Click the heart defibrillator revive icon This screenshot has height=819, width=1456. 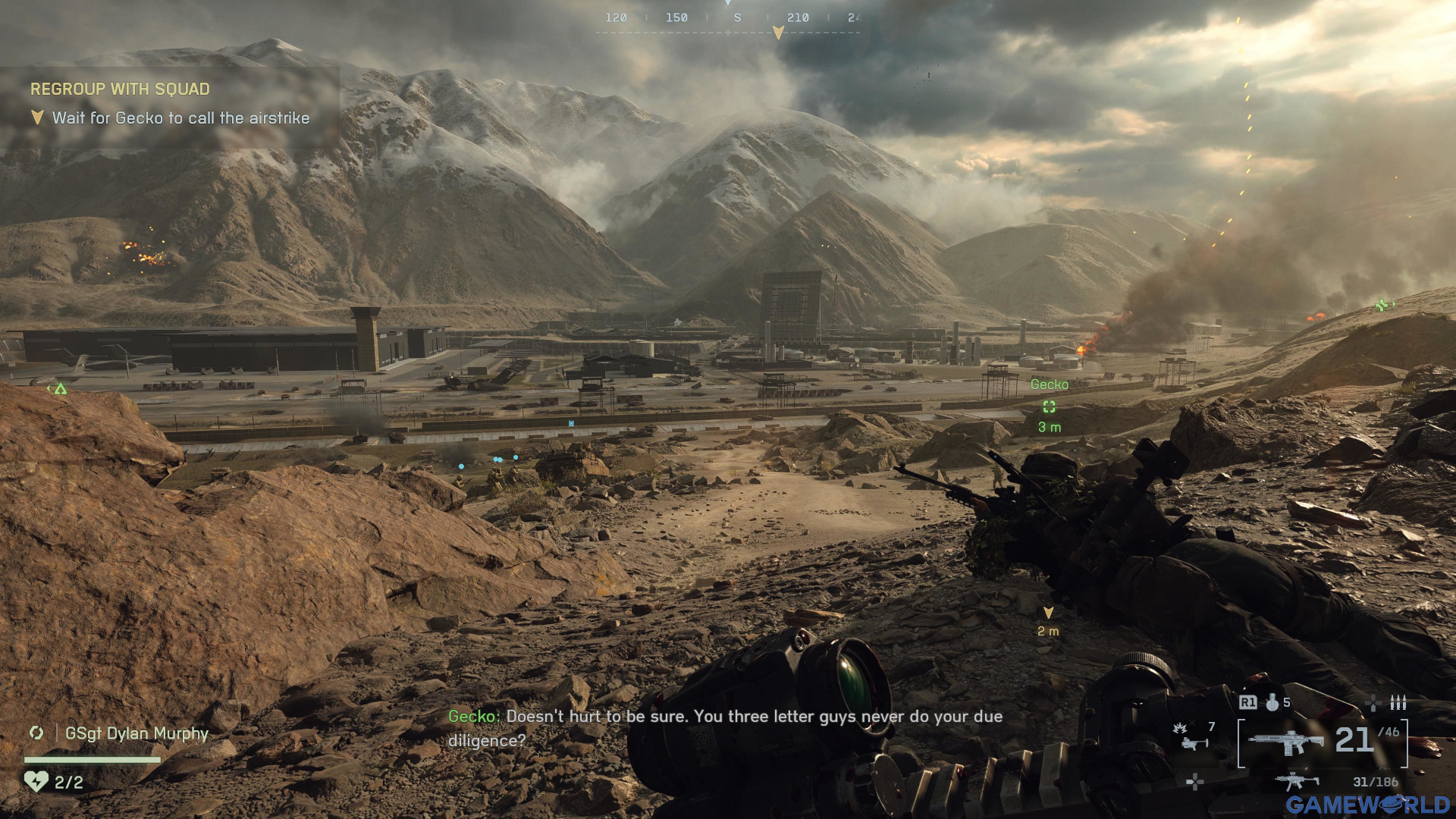coord(36,781)
